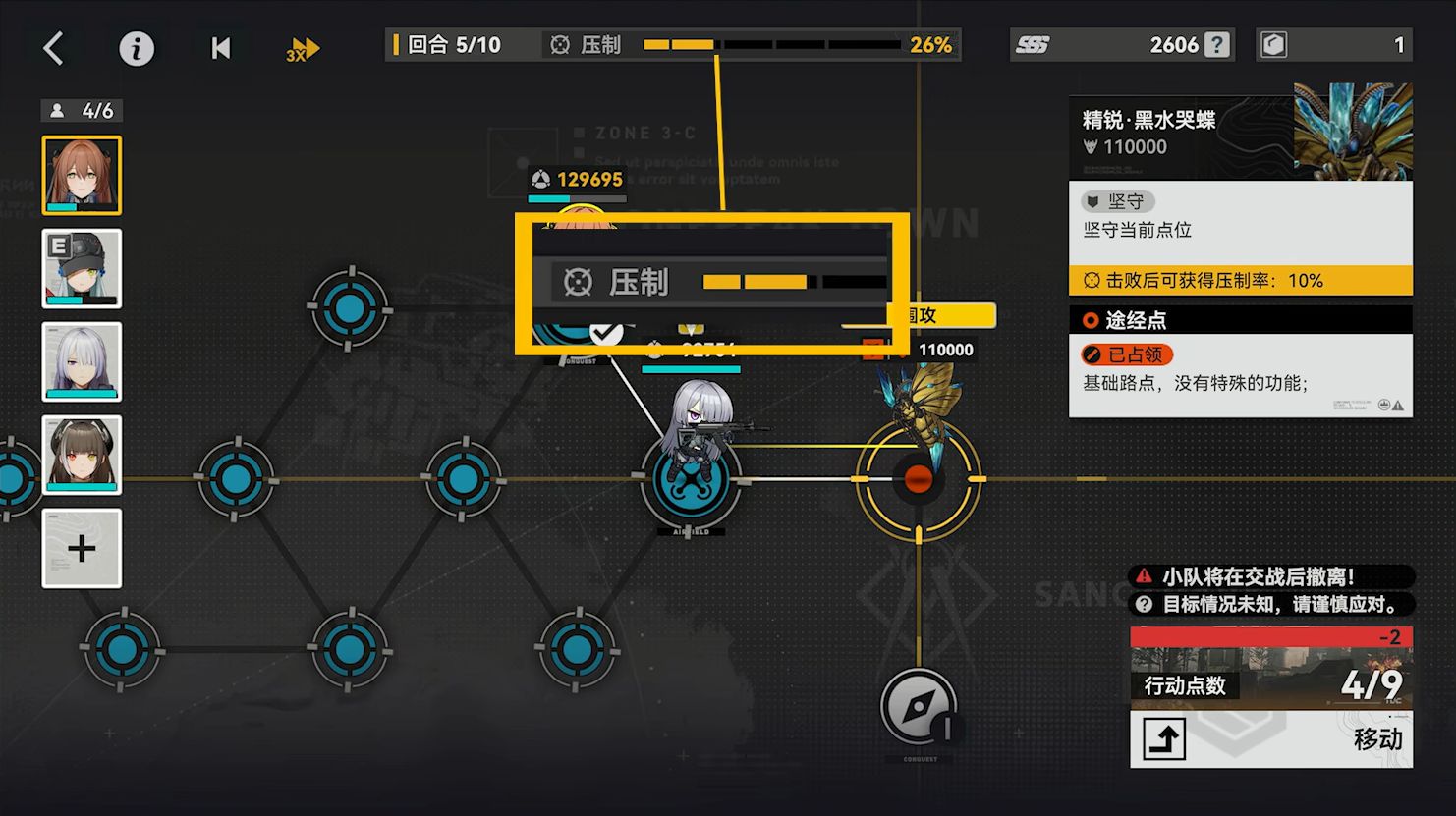
Task: Open the score question mark help
Action: 1217,45
